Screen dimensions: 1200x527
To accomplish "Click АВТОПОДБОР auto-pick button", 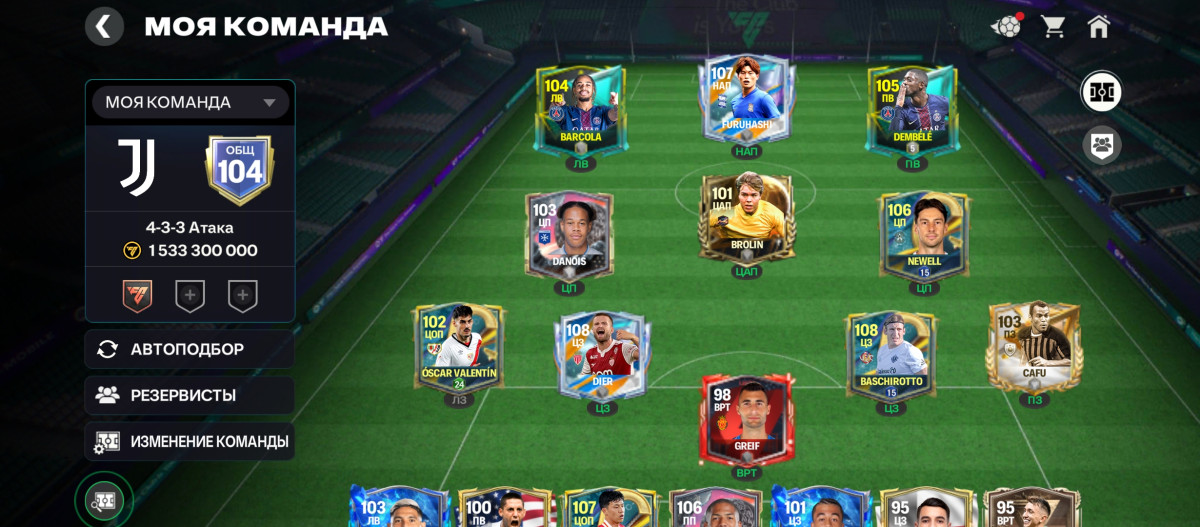I will pyautogui.click(x=190, y=349).
